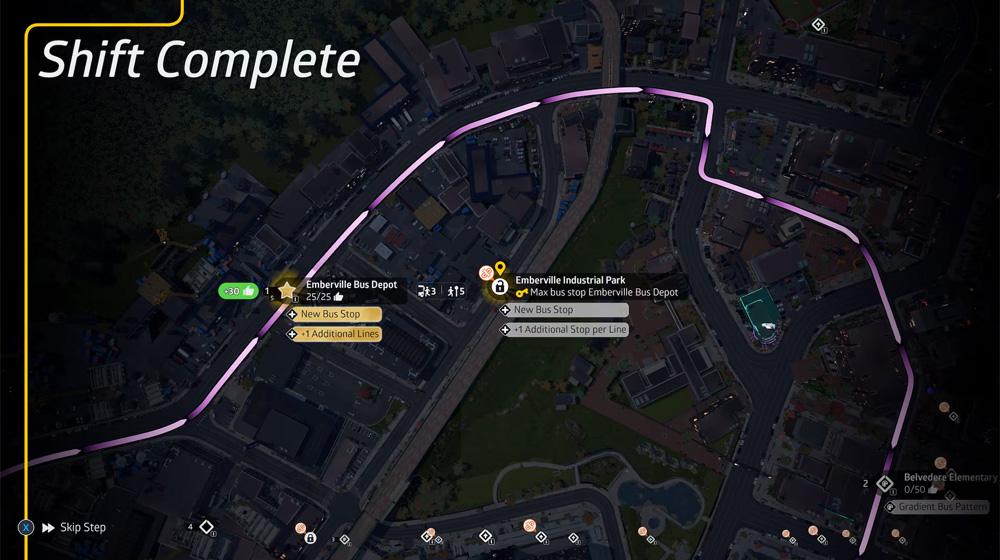Choose the +1 Additional Lines reward
The image size is (1000, 560).
coord(333,334)
